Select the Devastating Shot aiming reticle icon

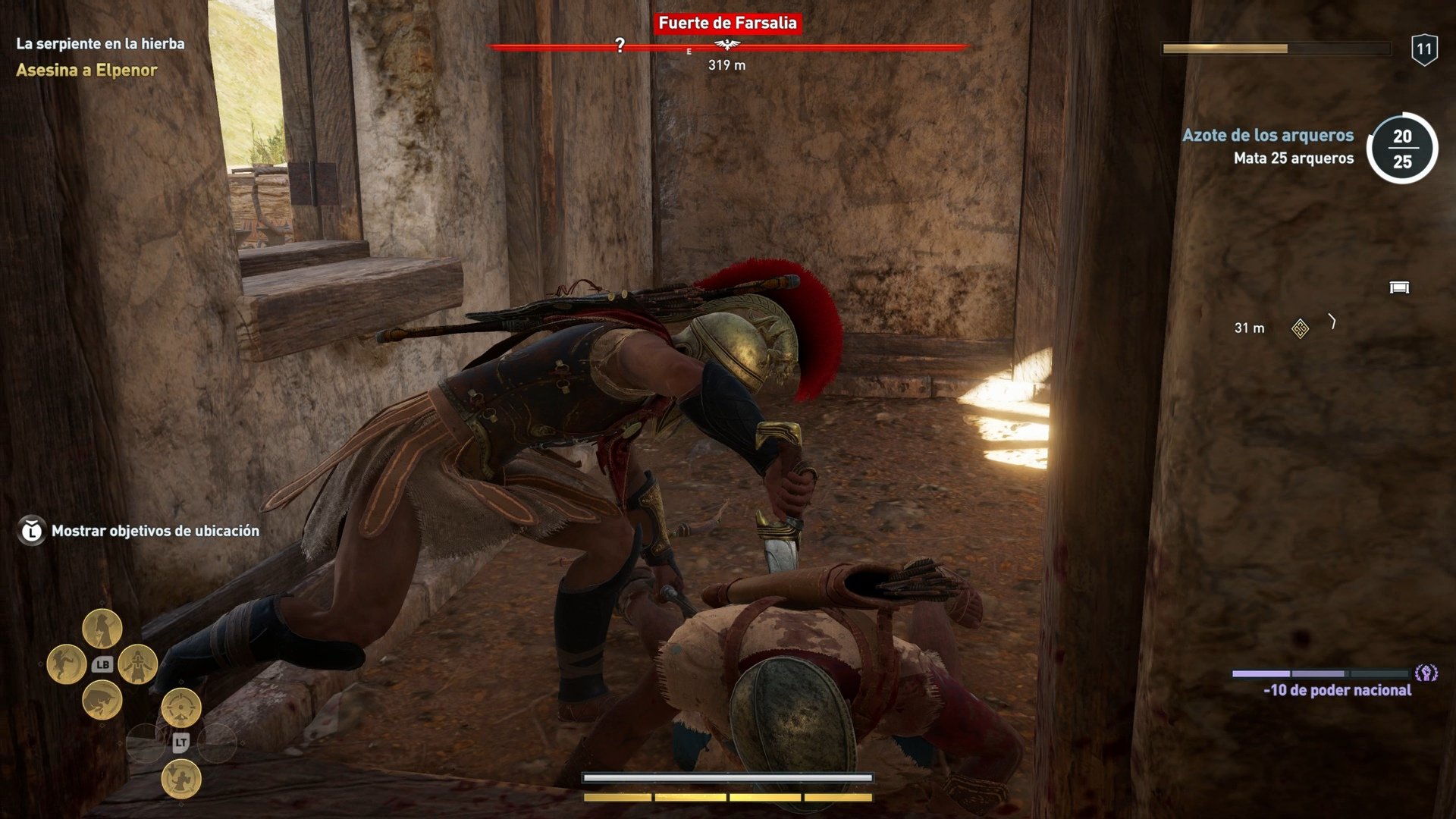180,708
